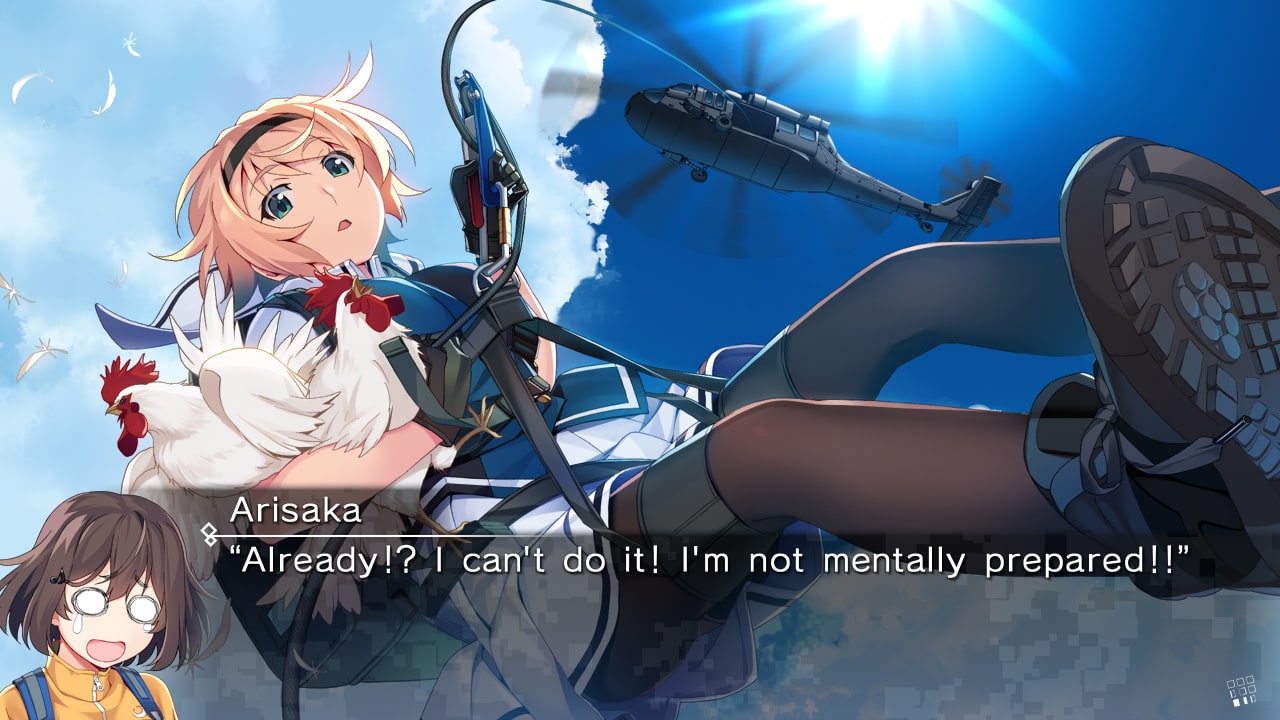The image size is (1280, 720).
Task: Click the diamond marker beside the dialogue line
Action: pos(207,531)
